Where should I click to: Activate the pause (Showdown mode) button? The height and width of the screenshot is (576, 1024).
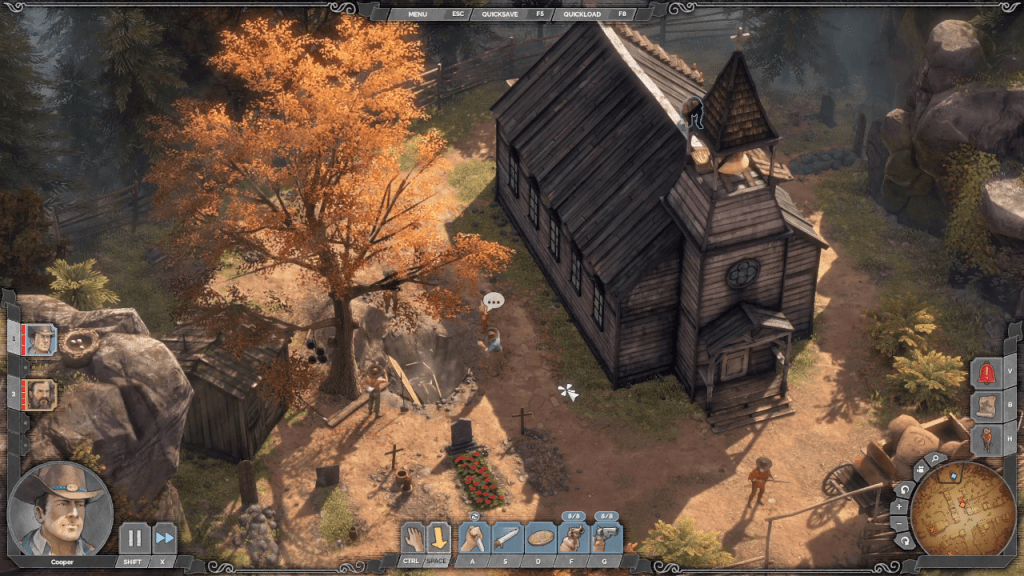(x=134, y=538)
